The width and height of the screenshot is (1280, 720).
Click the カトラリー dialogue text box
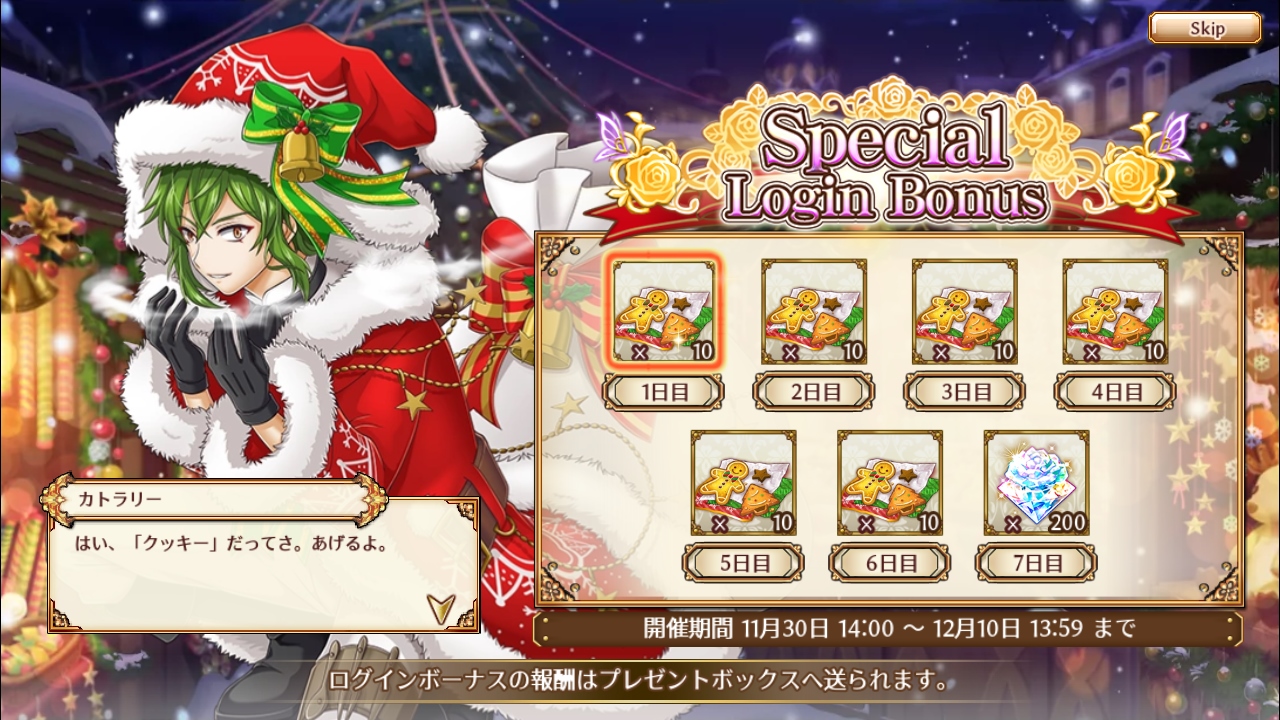[262, 562]
